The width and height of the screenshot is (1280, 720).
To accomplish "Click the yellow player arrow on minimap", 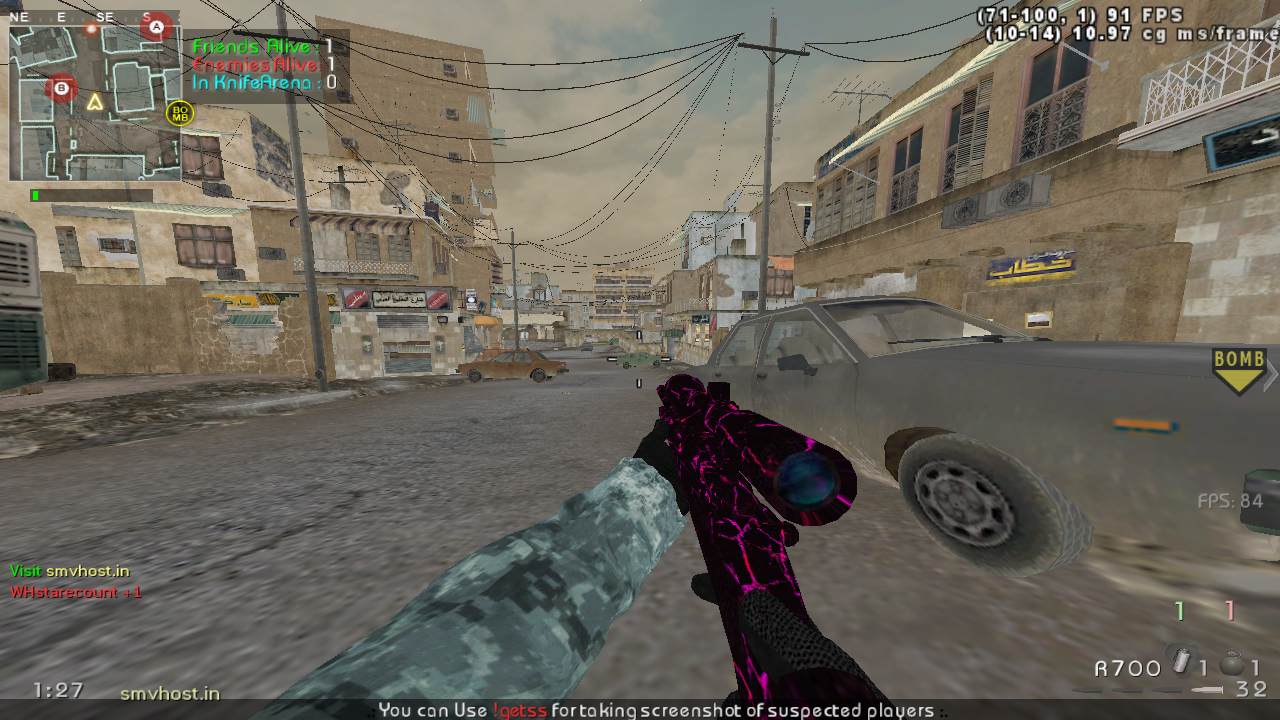I will 95,101.
